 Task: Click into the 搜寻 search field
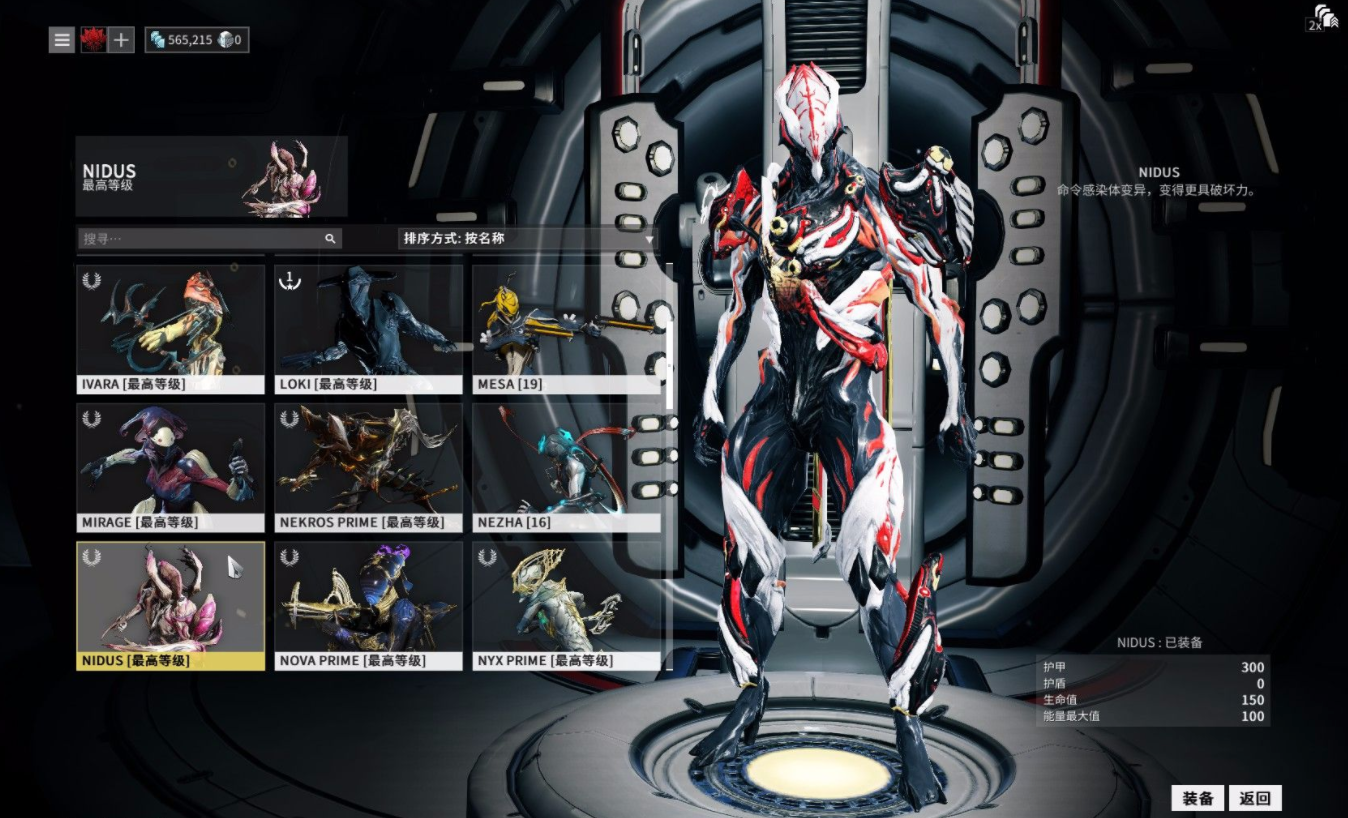(200, 239)
